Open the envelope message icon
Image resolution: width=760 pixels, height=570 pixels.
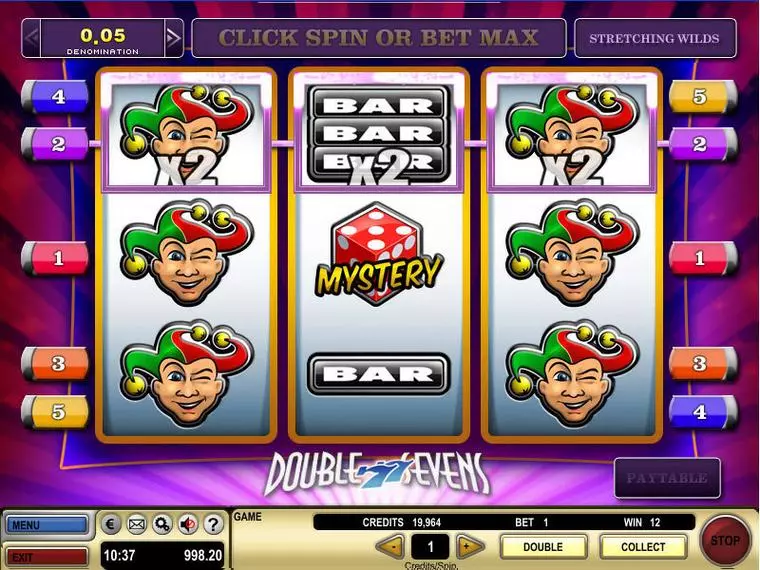136,524
